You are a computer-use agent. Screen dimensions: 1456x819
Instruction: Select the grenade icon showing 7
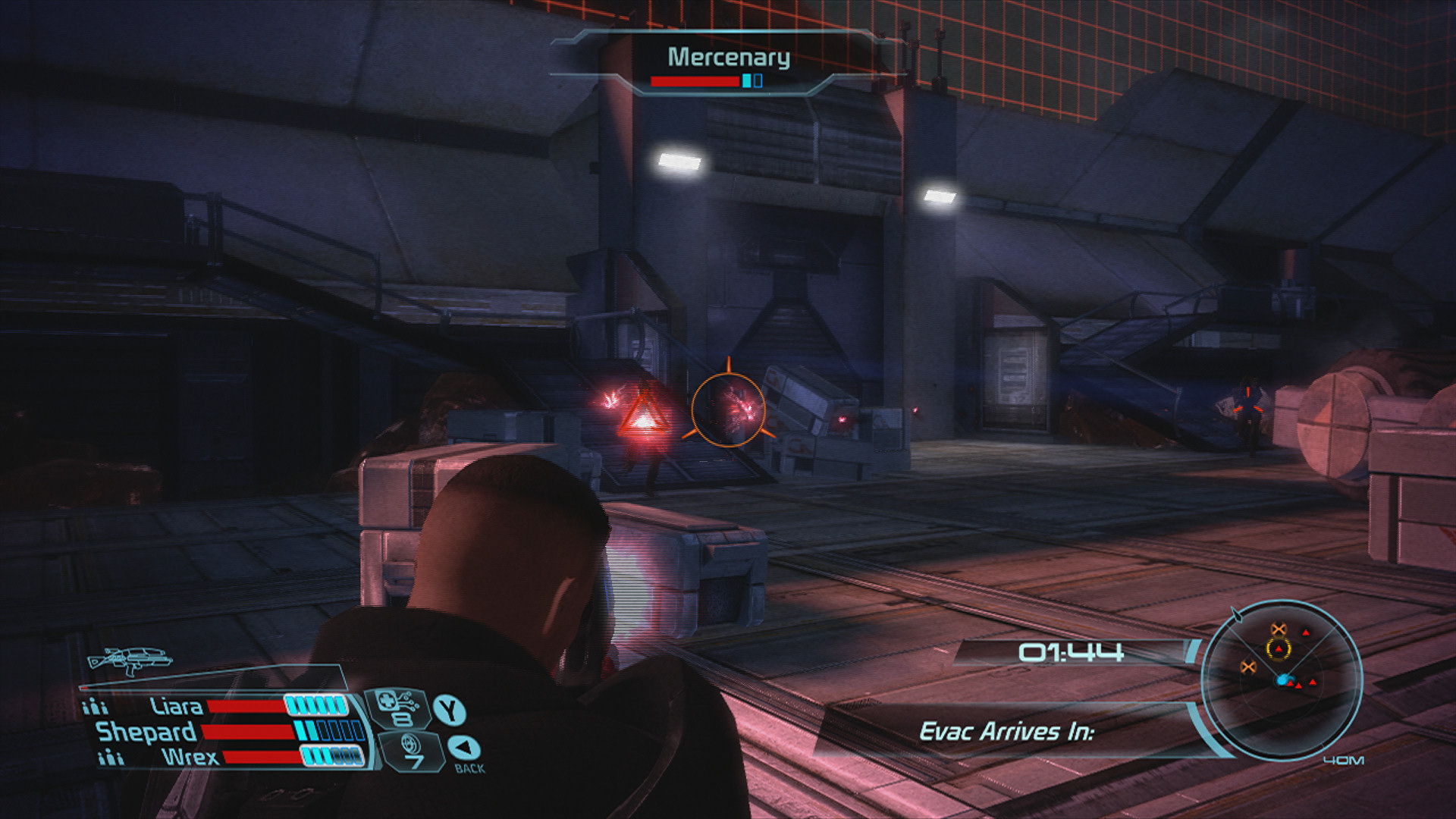pyautogui.click(x=410, y=751)
